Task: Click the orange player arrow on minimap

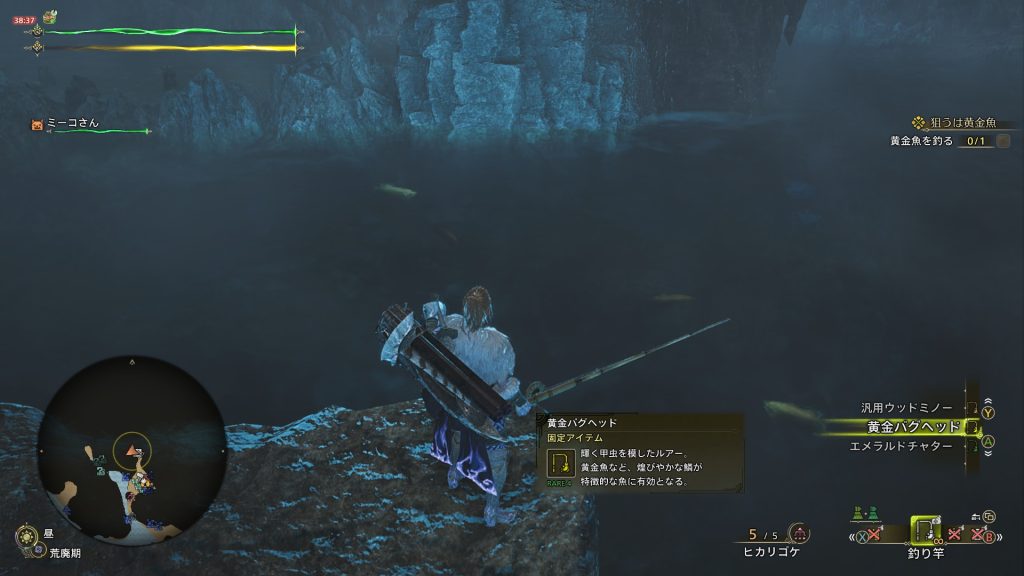Action: (130, 453)
